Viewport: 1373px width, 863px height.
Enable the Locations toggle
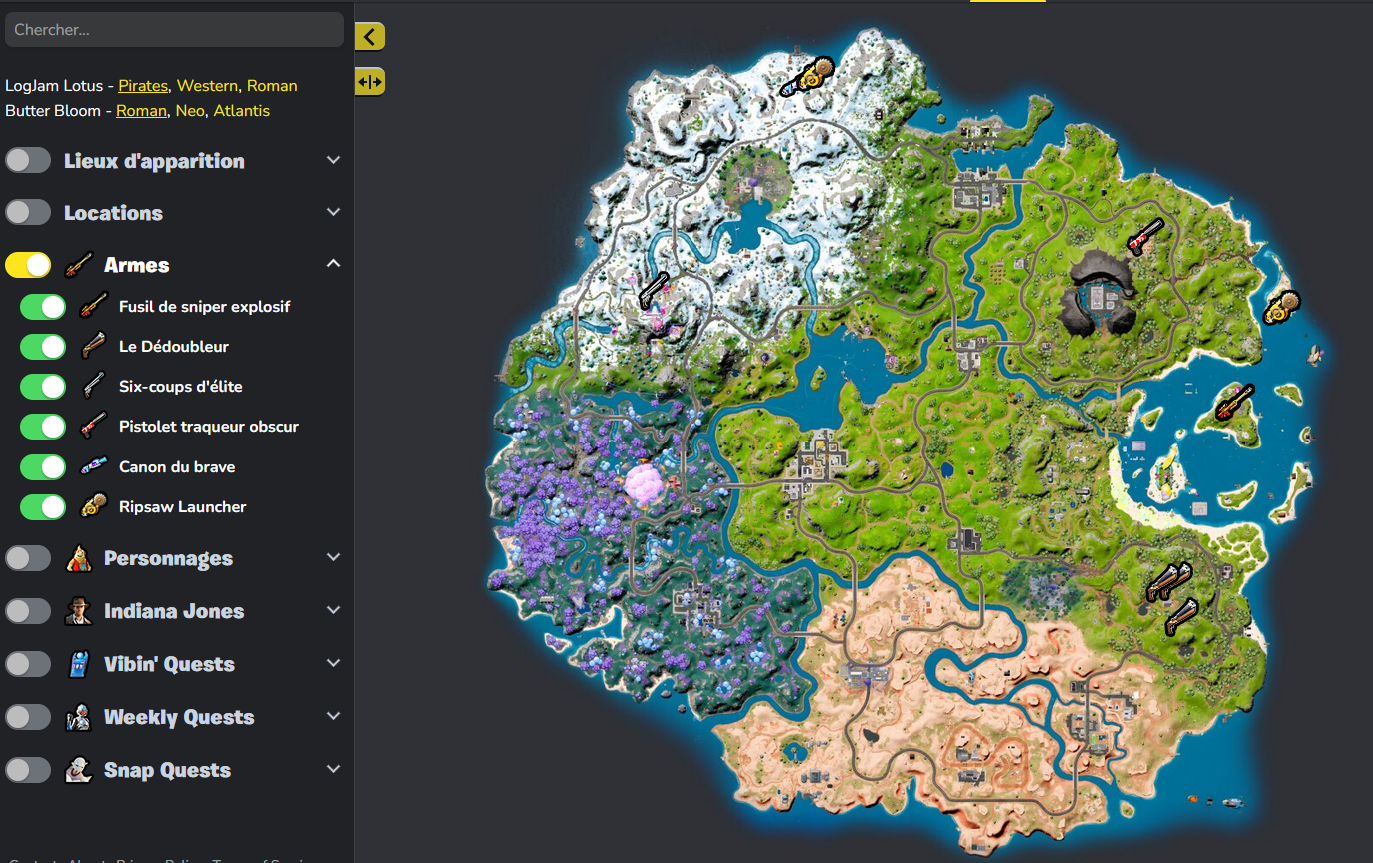pyautogui.click(x=28, y=211)
